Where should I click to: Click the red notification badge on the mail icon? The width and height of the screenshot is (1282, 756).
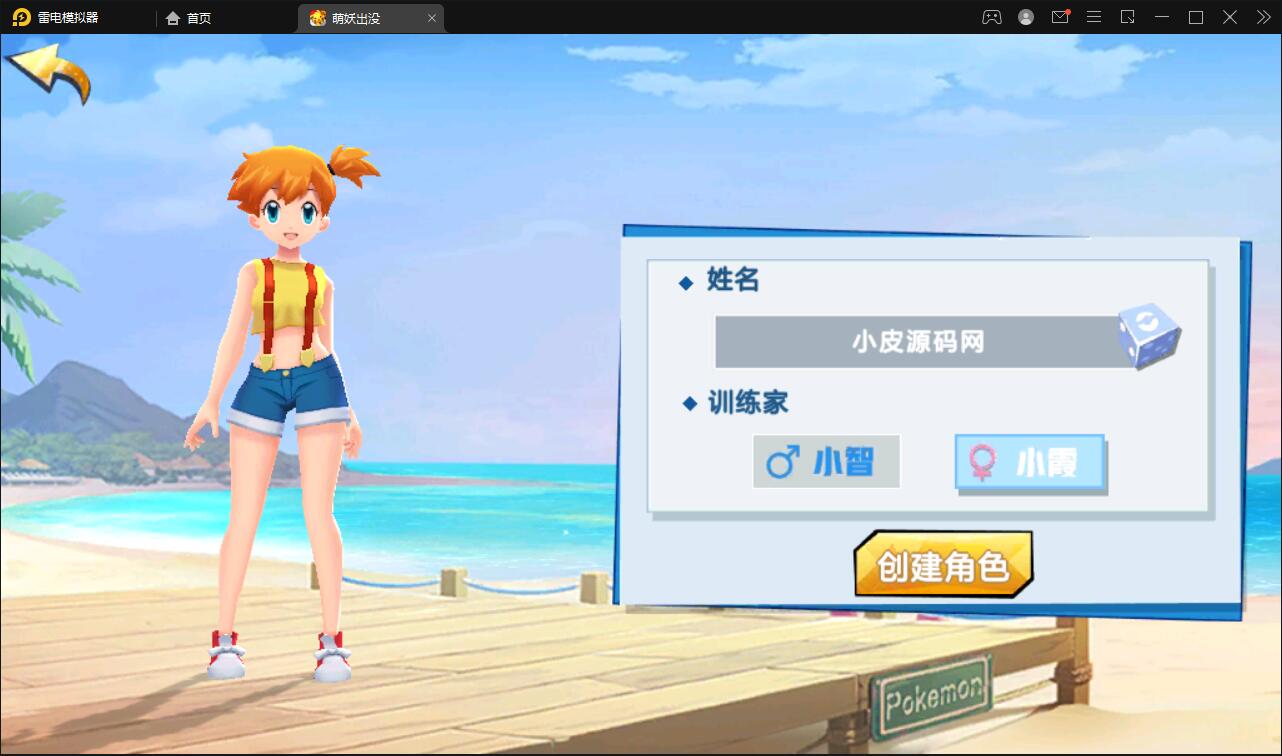pos(1068,10)
